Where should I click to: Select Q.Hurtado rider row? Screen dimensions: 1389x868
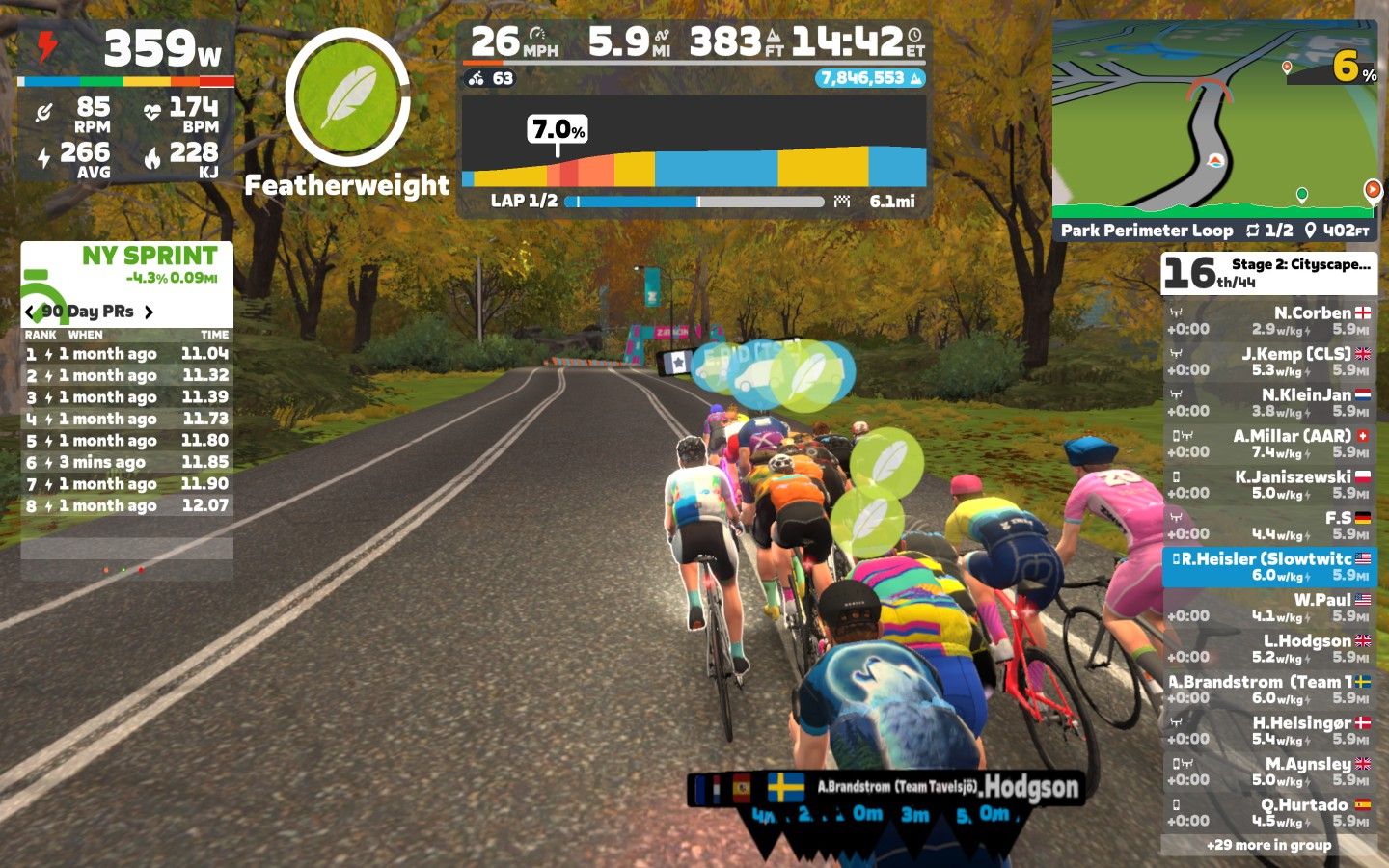[x=1268, y=813]
